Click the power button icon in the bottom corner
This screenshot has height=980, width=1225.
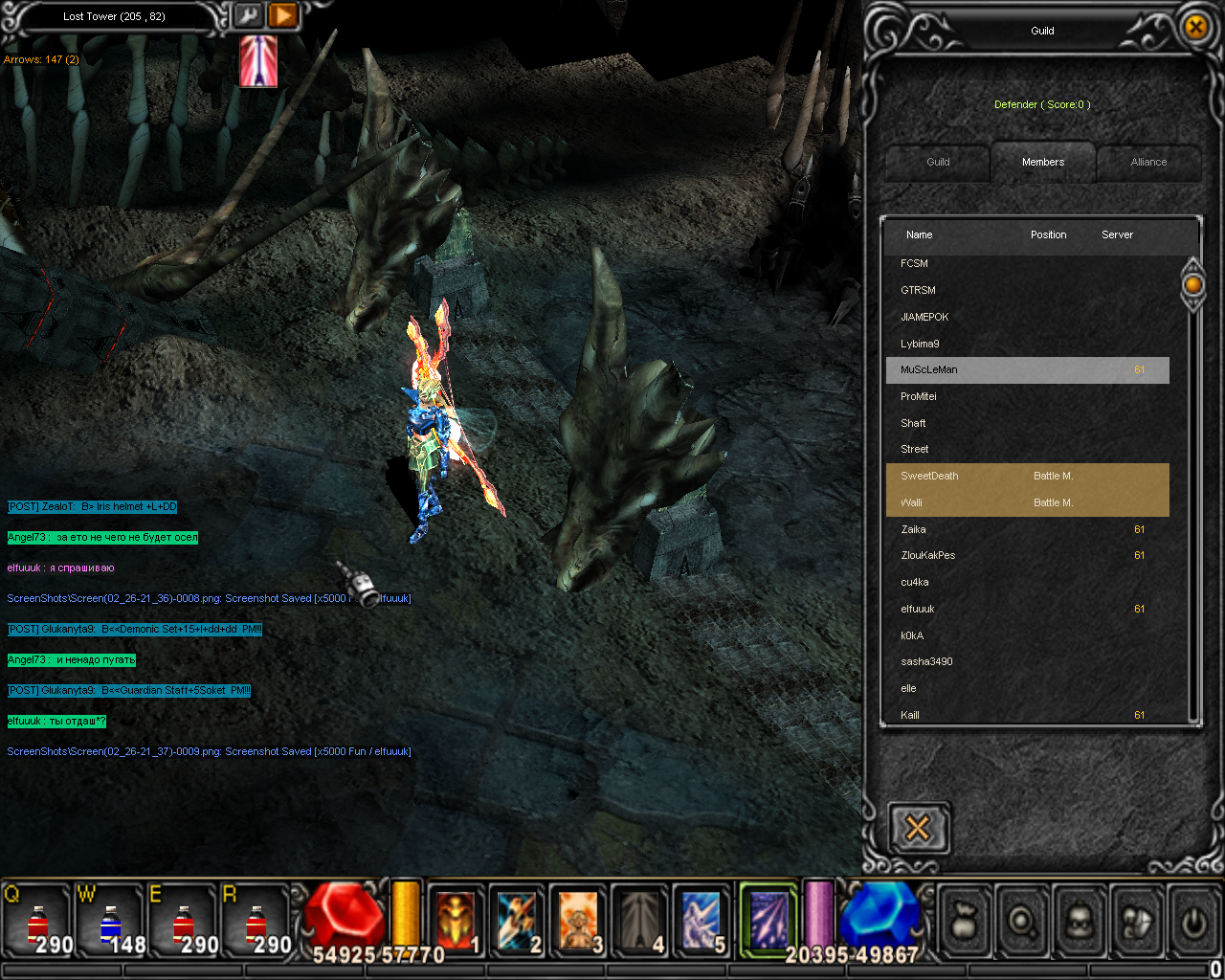point(1192,922)
